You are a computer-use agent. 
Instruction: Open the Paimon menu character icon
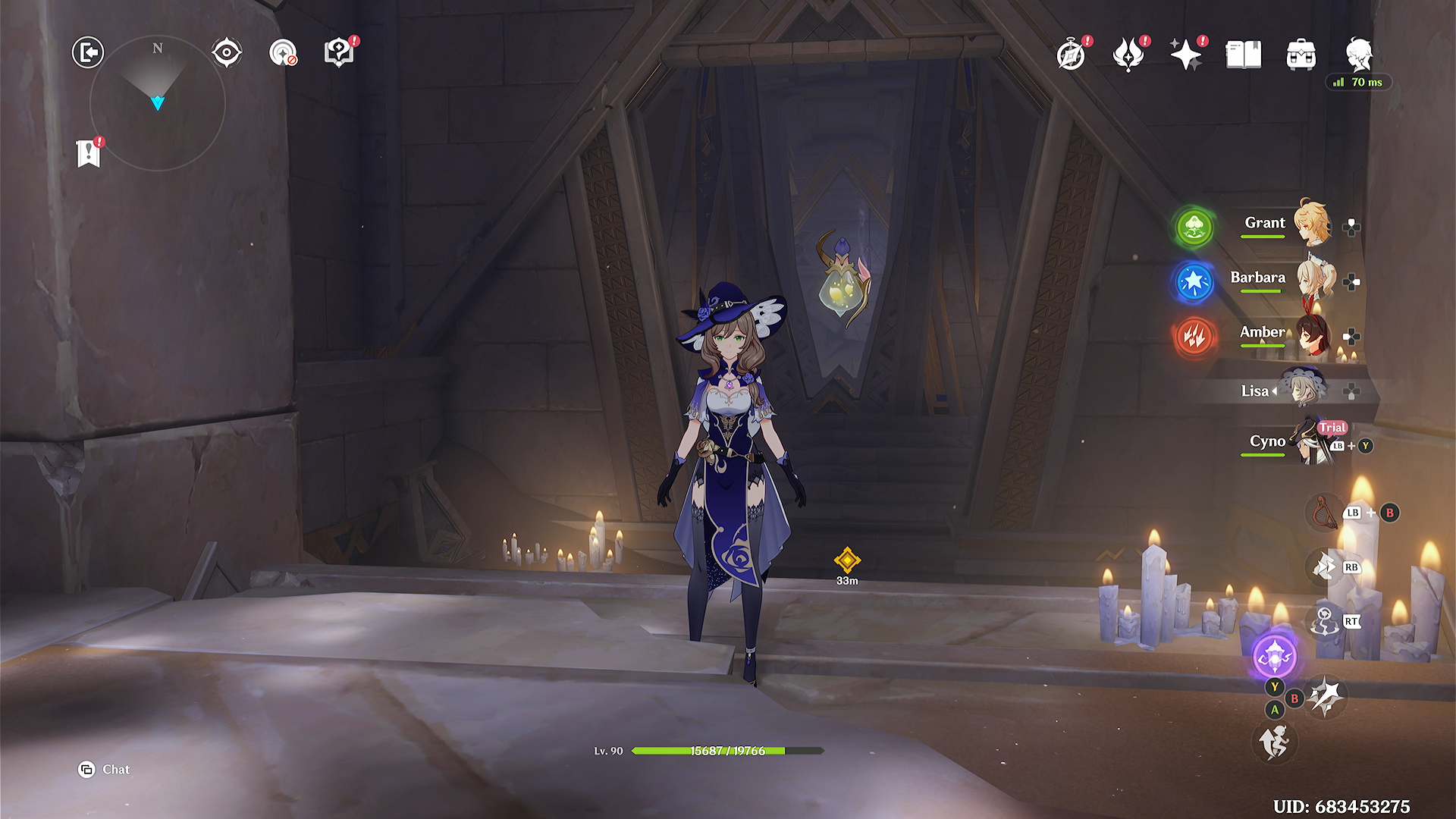coord(1359,55)
